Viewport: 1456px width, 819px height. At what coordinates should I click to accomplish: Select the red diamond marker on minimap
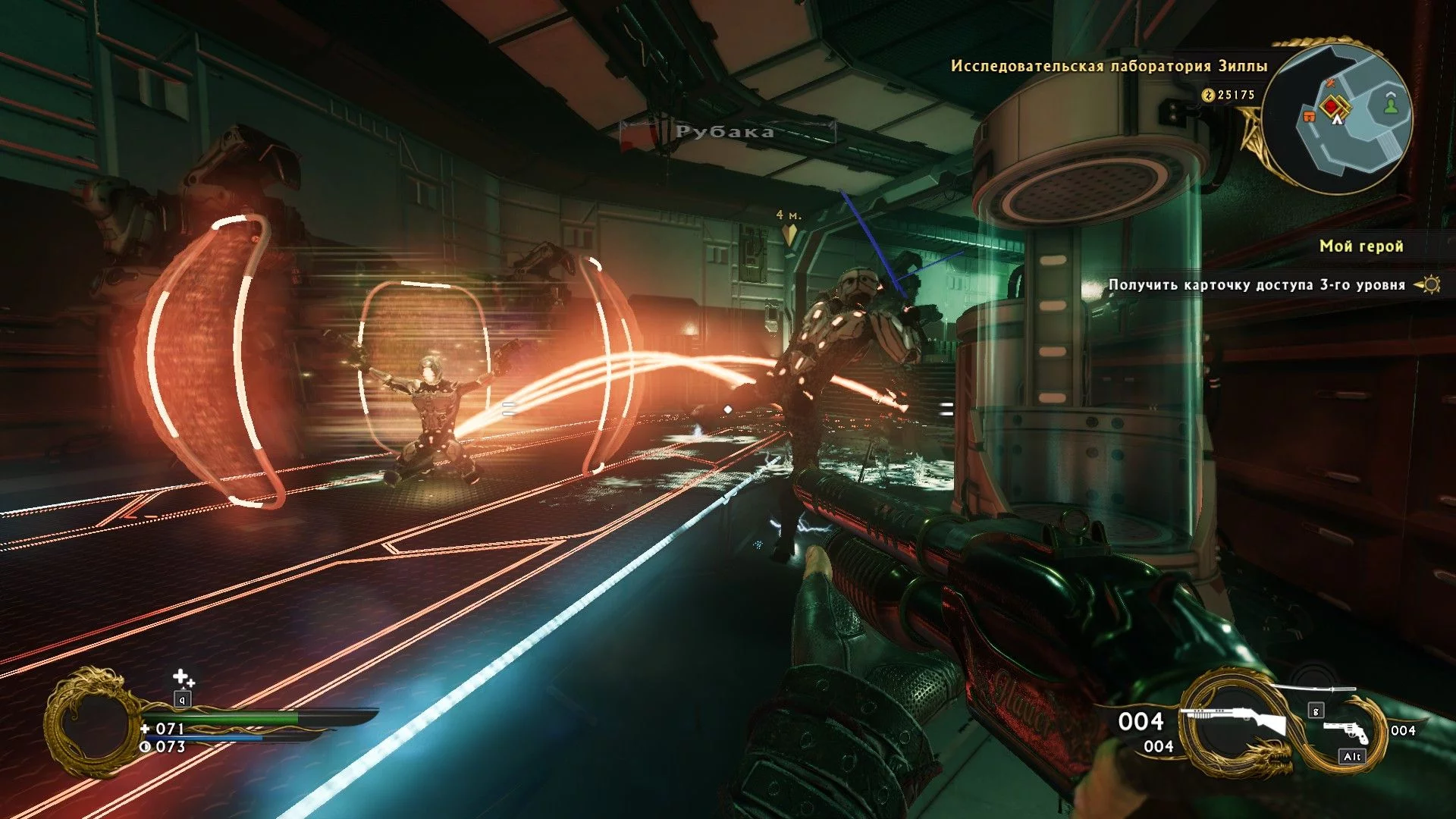coord(1332,107)
